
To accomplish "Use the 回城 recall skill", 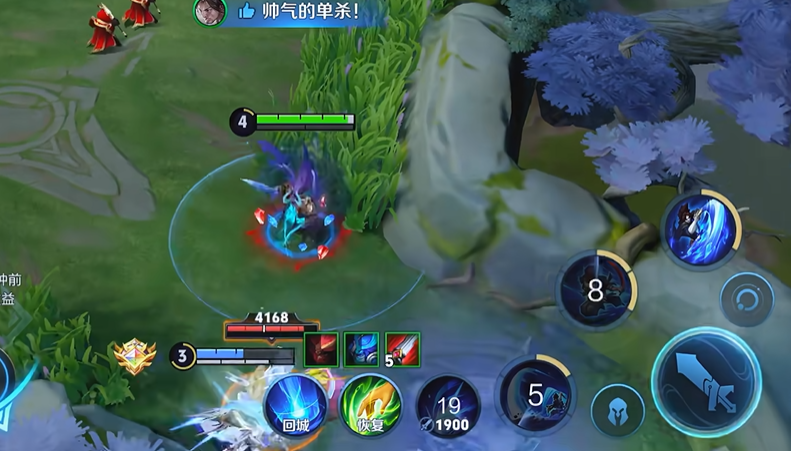I will tap(296, 404).
